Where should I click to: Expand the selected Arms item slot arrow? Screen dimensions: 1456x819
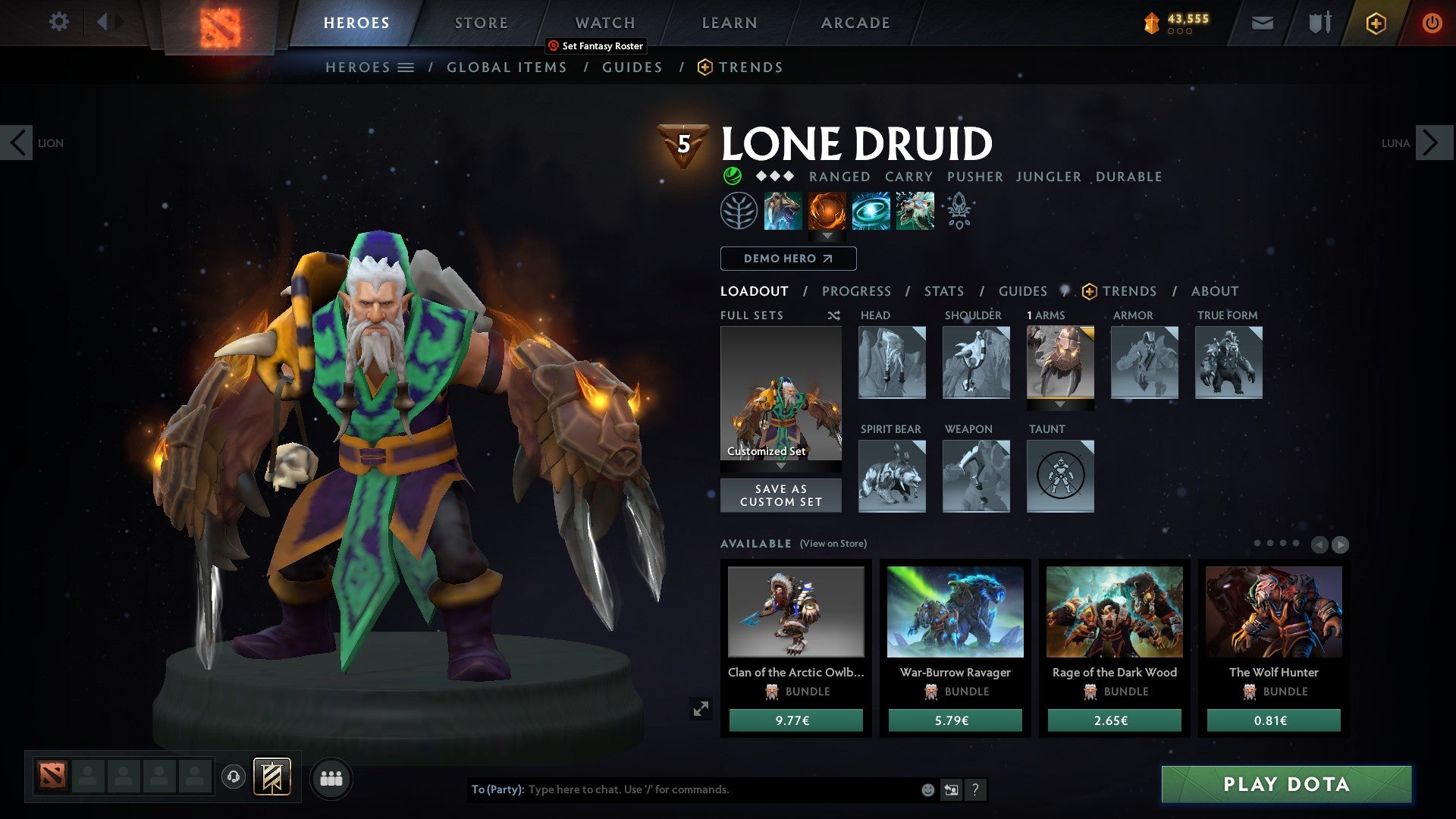pyautogui.click(x=1060, y=405)
